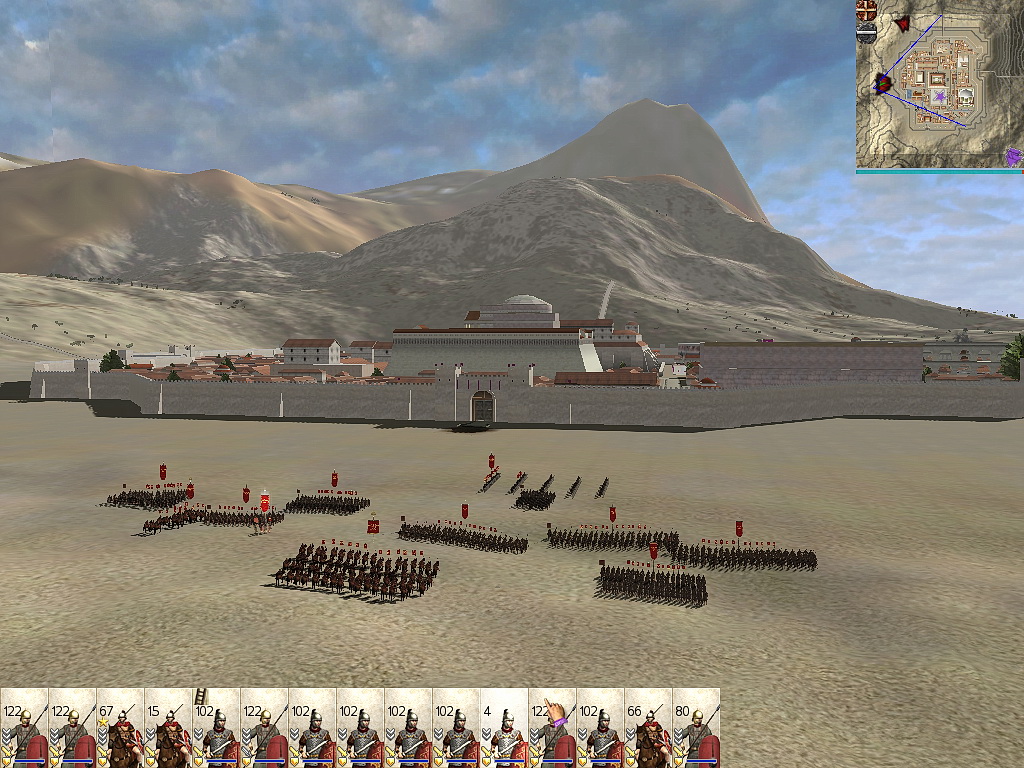Click the red army marker at the camera apex
This screenshot has height=768, width=1024.
pyautogui.click(x=883, y=83)
